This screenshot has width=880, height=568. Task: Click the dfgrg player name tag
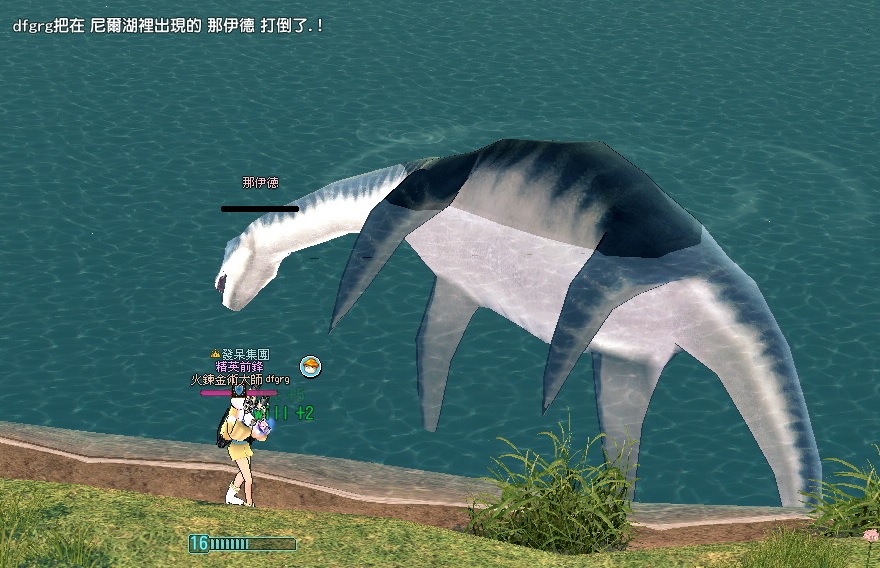click(x=277, y=380)
